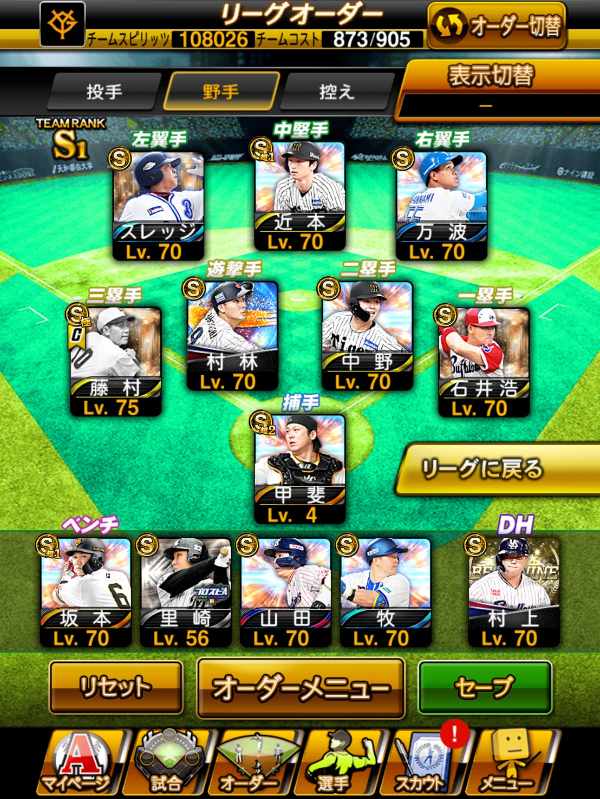
Task: Switch to the 投手 tab
Action: click(104, 92)
